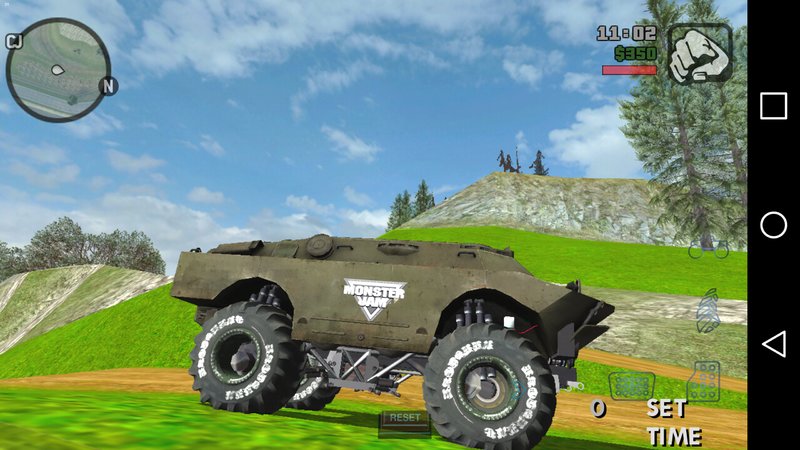Tap the Android home circle button
The height and width of the screenshot is (450, 800).
coord(773,225)
